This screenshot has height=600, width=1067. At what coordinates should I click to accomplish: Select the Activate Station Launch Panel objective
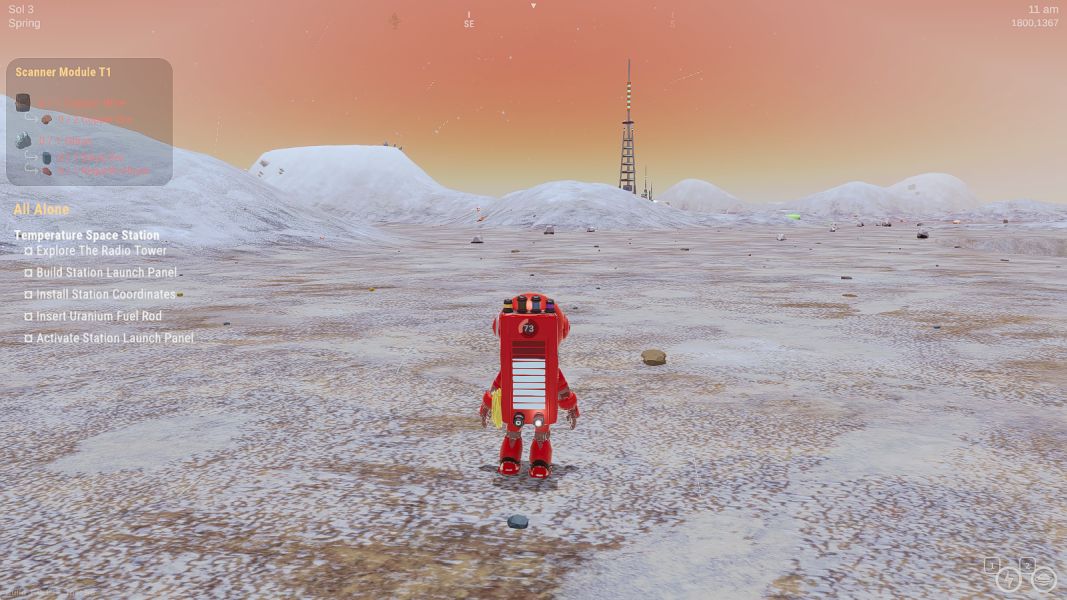[115, 338]
